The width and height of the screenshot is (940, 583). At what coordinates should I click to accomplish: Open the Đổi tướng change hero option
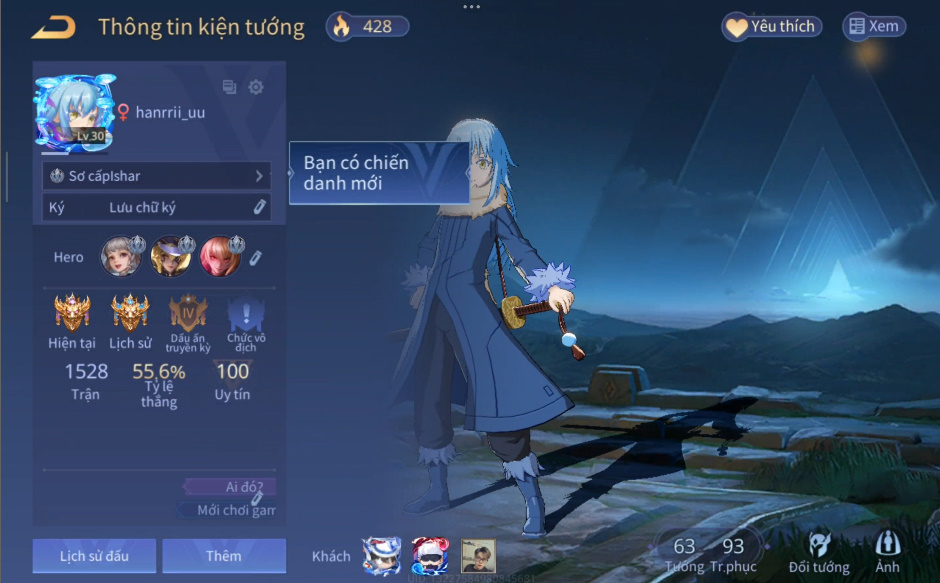point(818,552)
